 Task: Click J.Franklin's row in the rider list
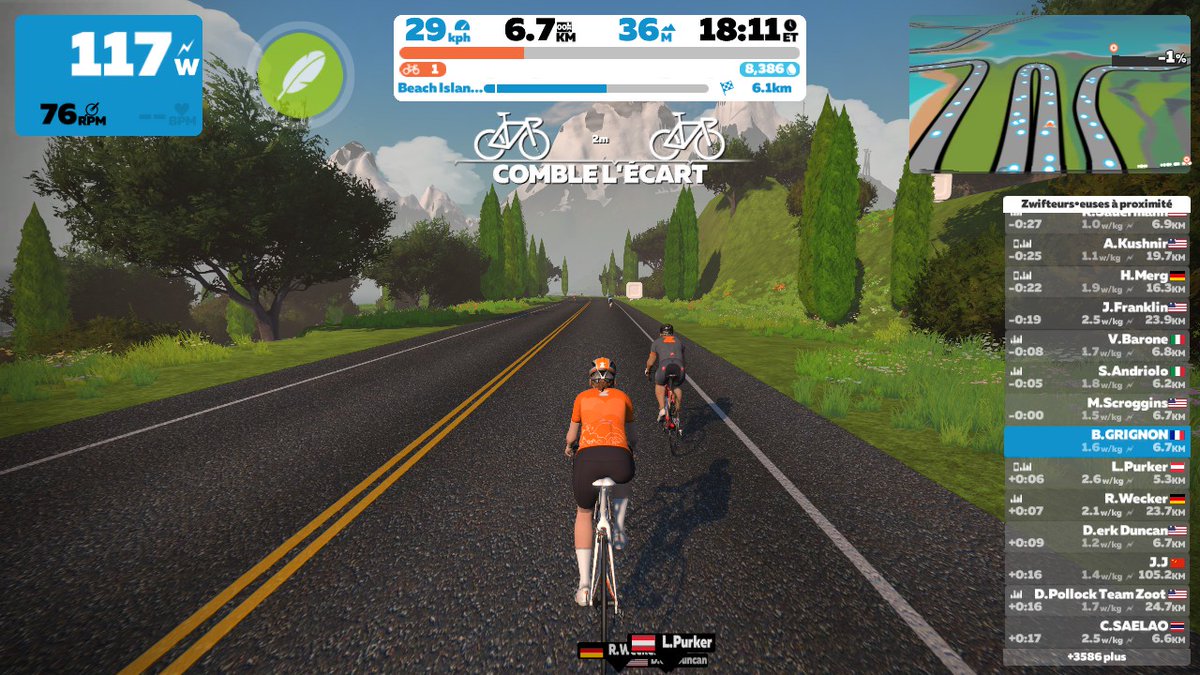pos(1097,313)
